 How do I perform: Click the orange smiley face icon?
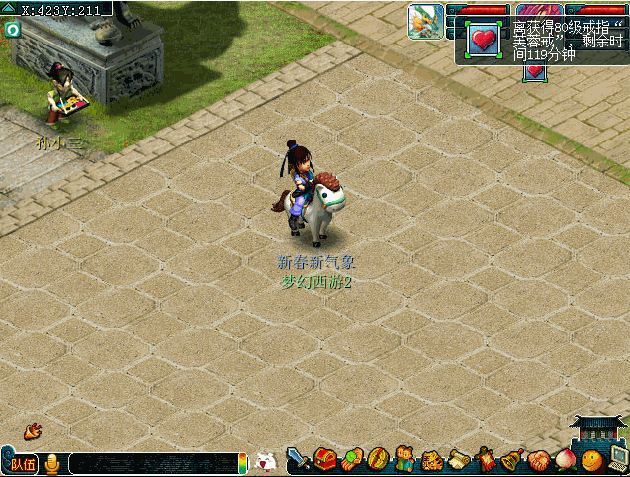592,461
